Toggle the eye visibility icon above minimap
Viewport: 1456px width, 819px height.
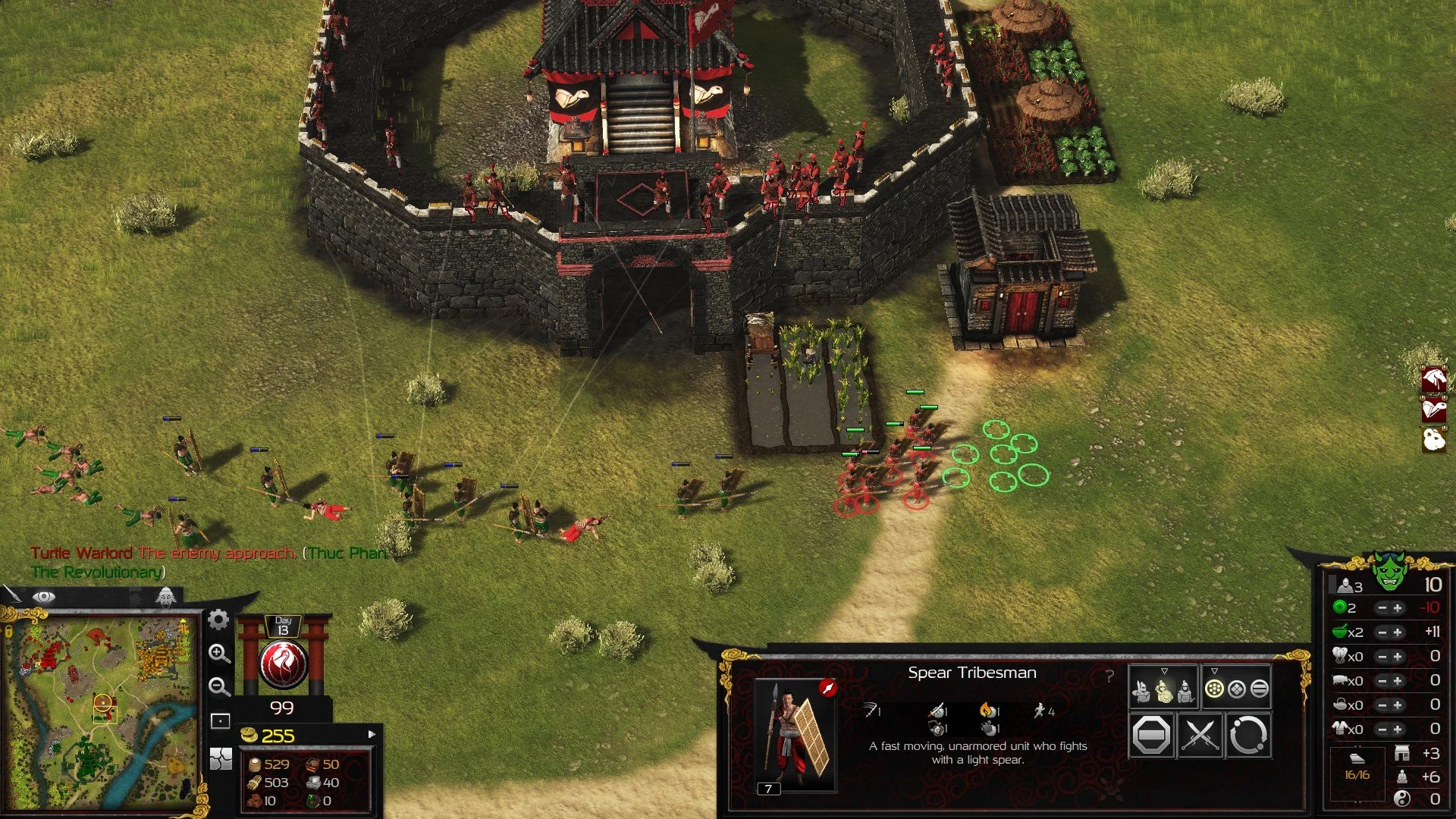[44, 597]
